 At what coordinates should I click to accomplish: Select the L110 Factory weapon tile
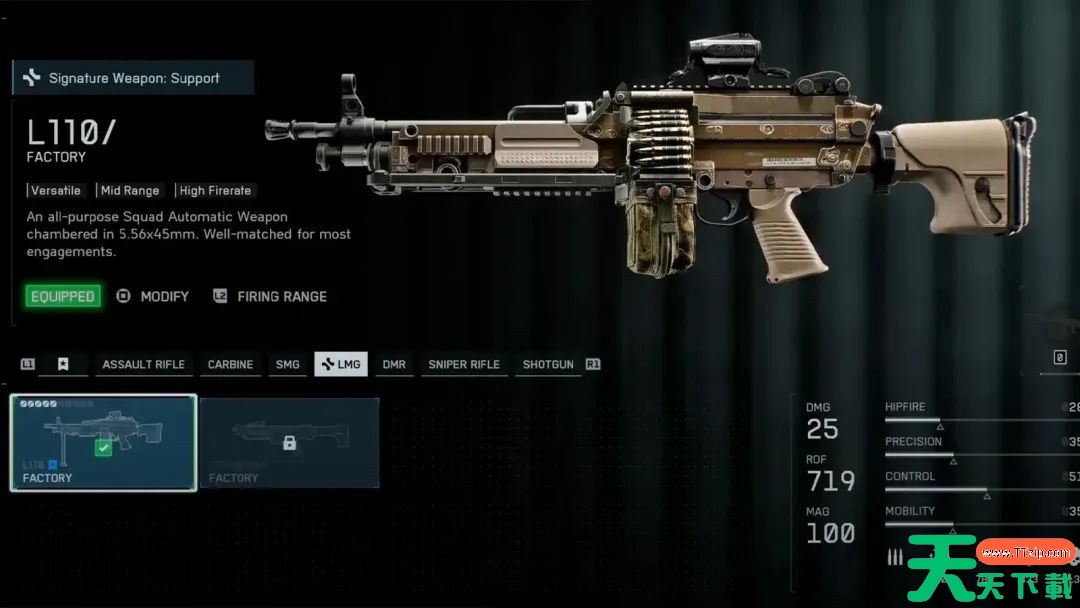pos(103,442)
